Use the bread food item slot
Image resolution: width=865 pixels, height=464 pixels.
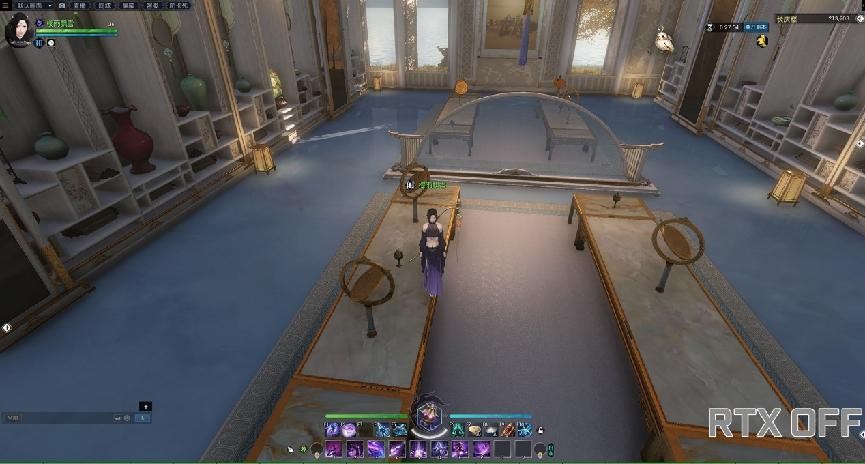[475, 430]
